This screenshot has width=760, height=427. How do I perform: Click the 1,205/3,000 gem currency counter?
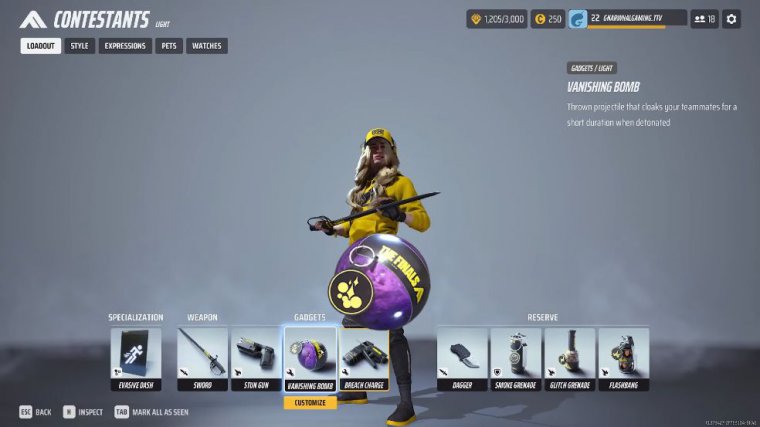(x=496, y=19)
